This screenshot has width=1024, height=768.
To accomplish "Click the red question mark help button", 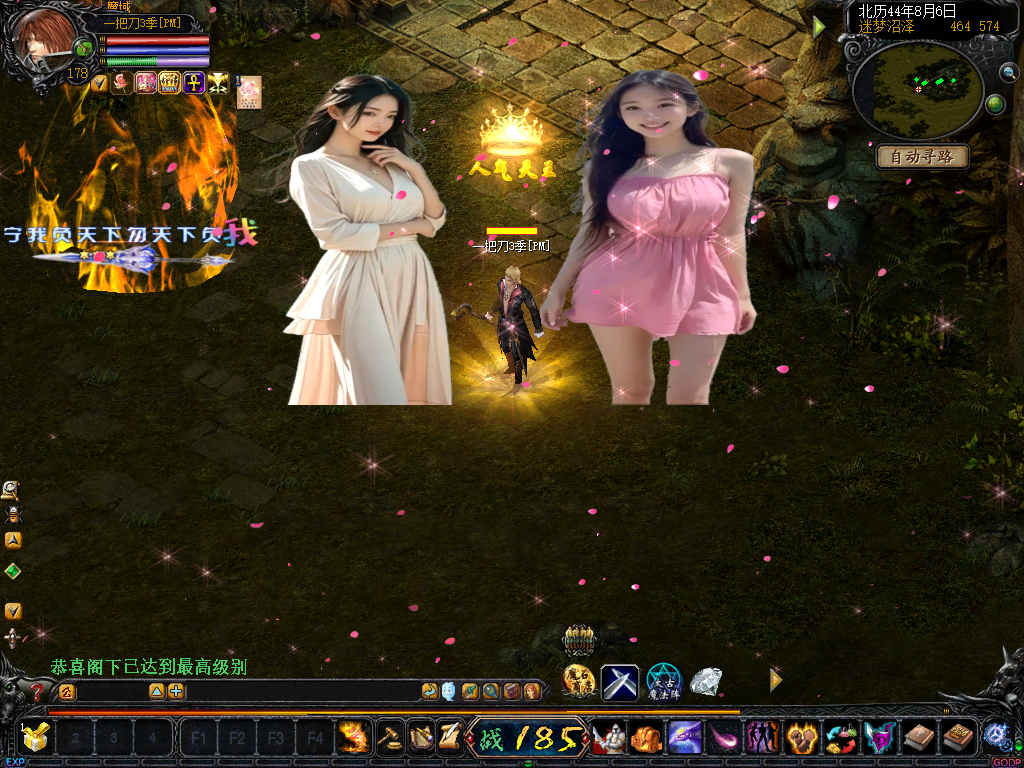I will pos(37,691).
